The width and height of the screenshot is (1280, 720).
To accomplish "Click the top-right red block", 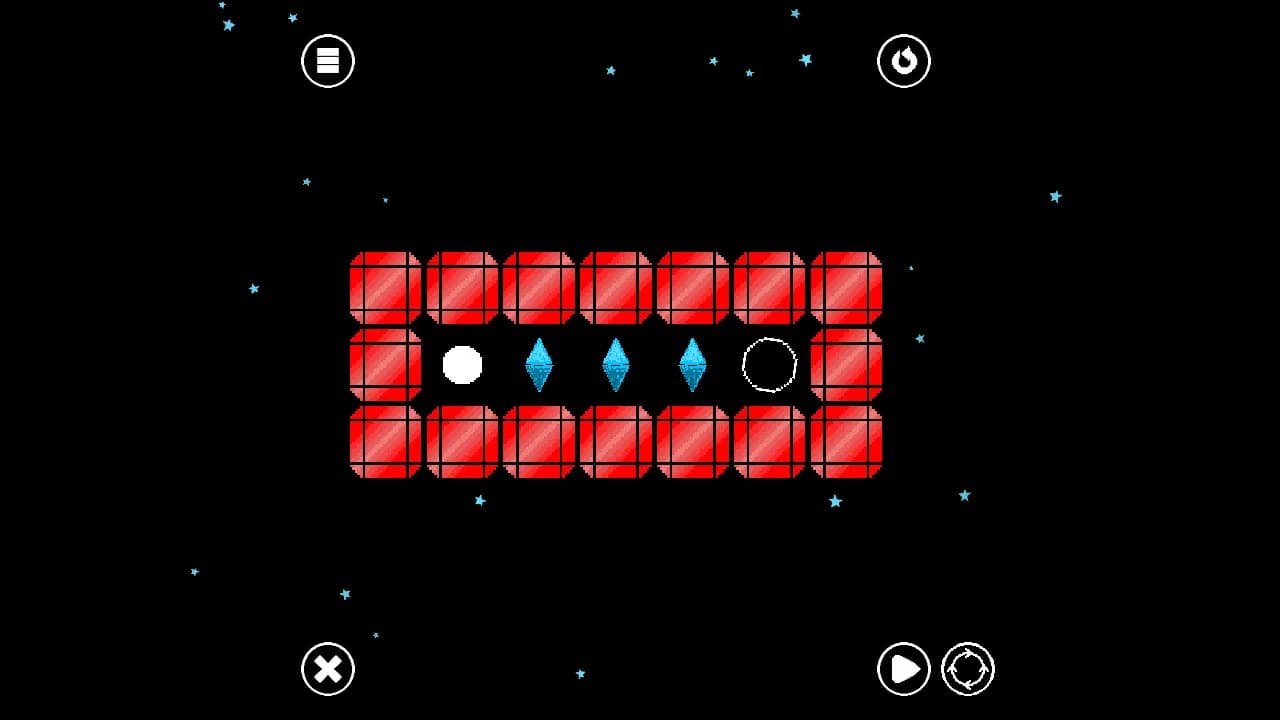I will pyautogui.click(x=845, y=287).
